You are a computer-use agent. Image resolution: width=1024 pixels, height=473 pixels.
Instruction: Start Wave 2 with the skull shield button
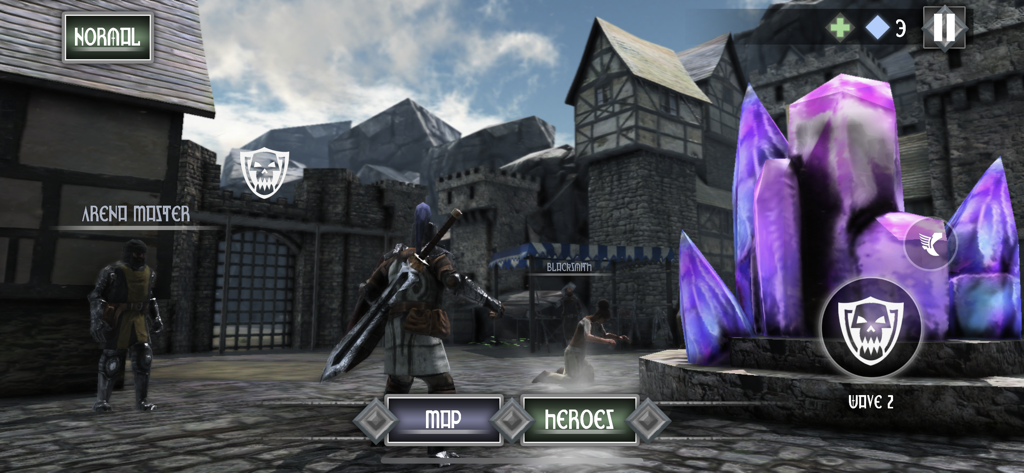point(870,327)
